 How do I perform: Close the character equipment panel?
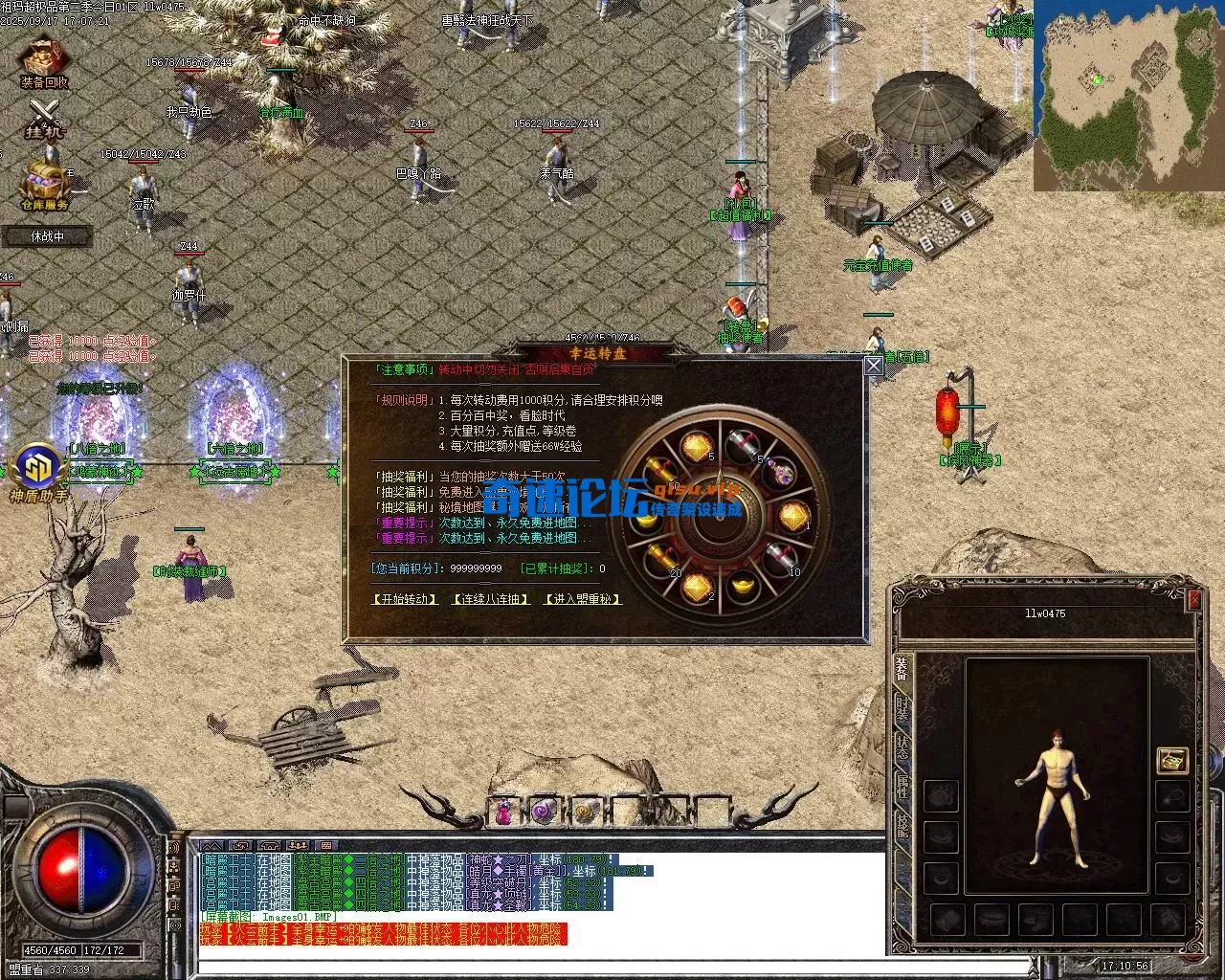(x=1193, y=599)
